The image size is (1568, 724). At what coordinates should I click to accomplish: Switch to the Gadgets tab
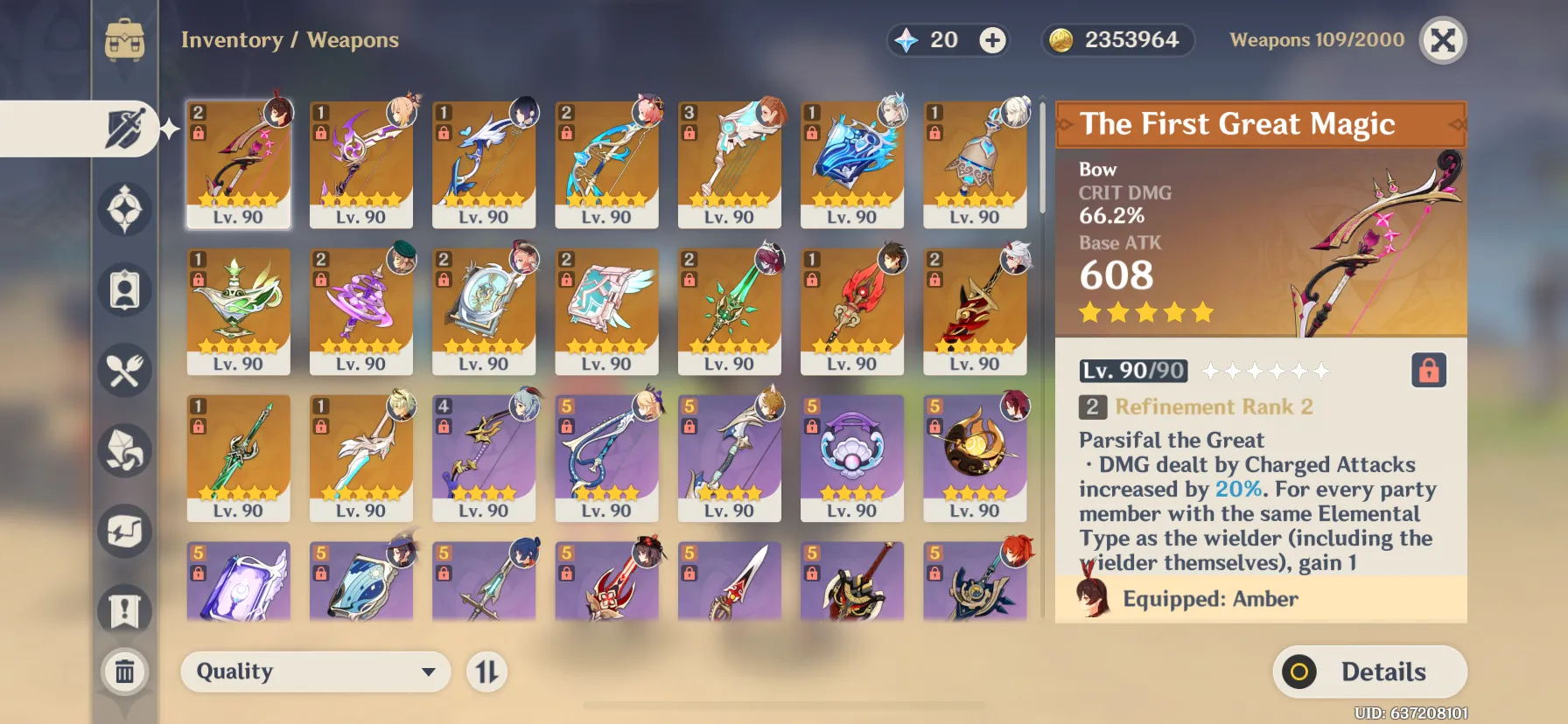[x=125, y=531]
